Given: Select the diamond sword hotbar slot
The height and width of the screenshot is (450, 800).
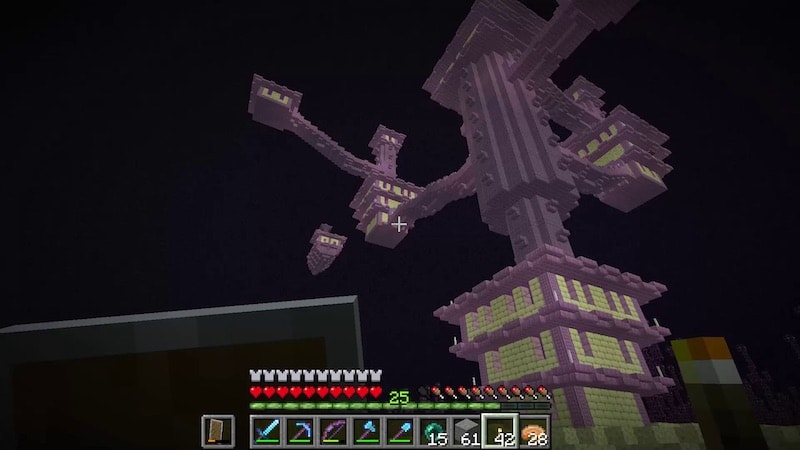Looking at the screenshot, I should 267,431.
